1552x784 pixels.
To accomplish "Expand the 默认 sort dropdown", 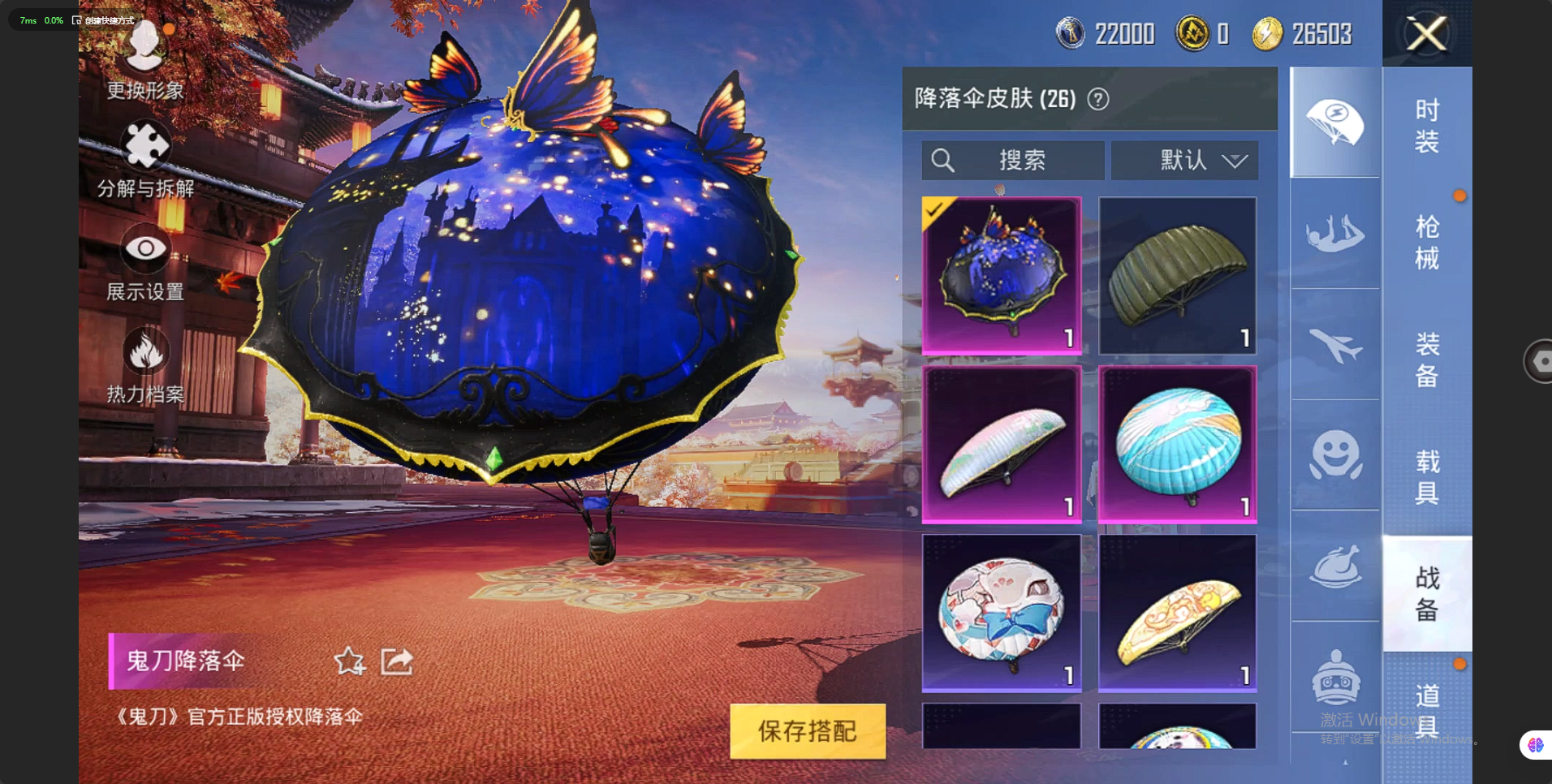I will (1184, 160).
